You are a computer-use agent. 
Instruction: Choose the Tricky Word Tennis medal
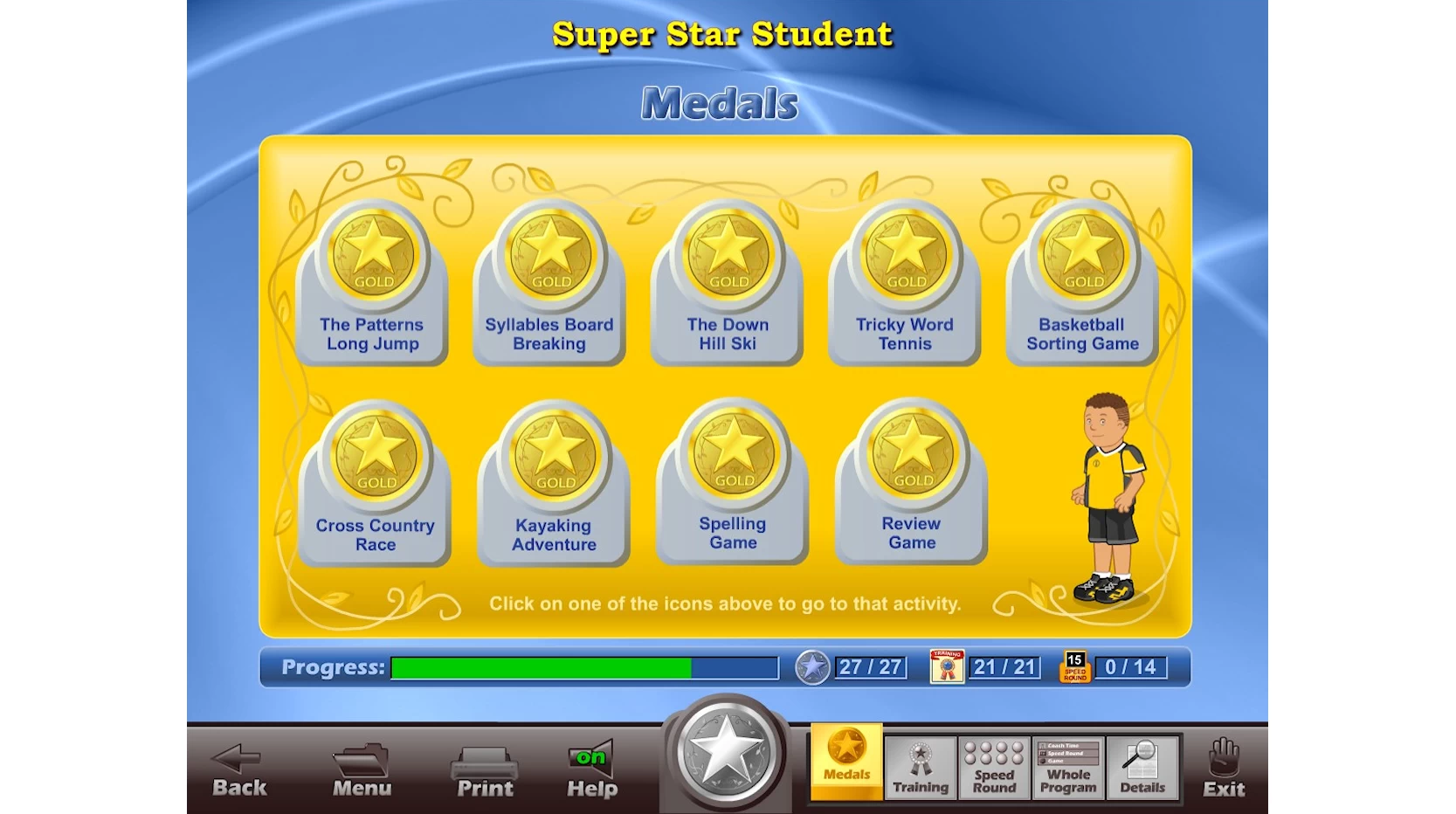pos(905,281)
